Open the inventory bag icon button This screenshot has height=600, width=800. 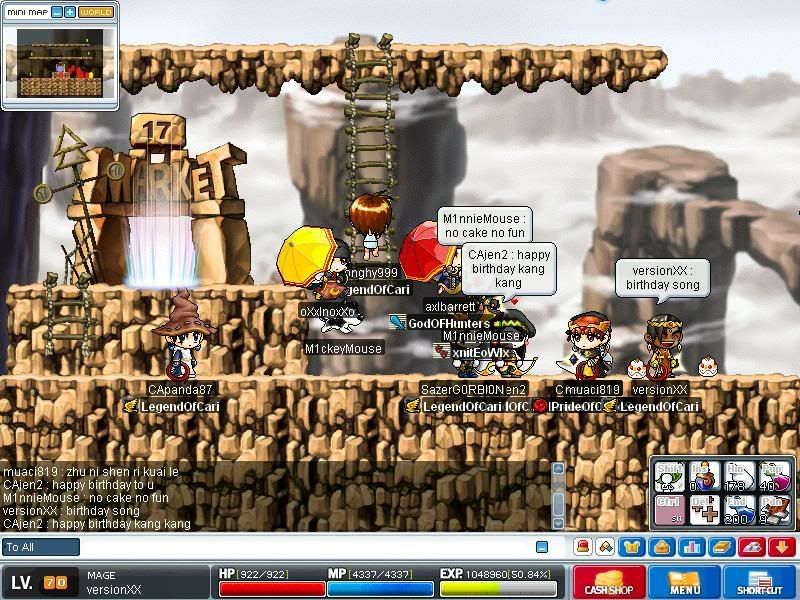662,547
